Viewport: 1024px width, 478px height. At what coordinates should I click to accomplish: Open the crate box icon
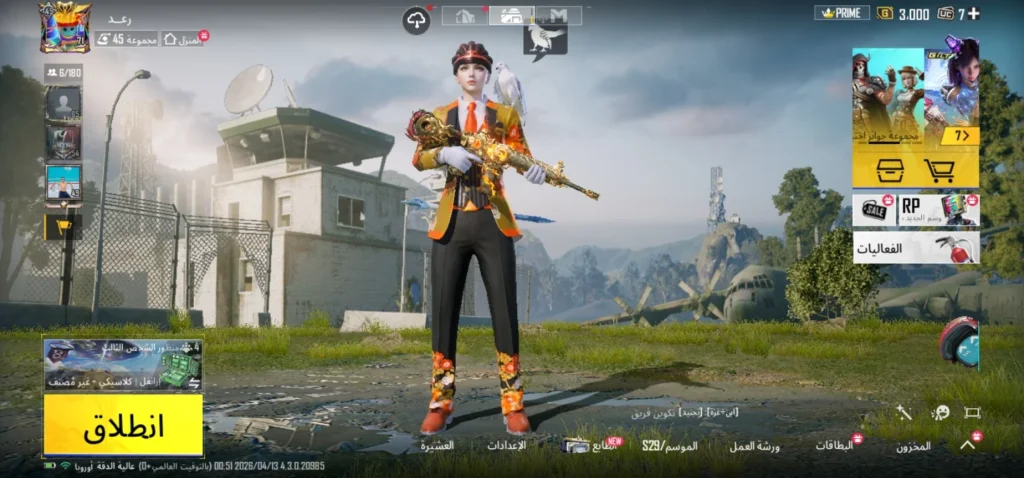(x=890, y=169)
